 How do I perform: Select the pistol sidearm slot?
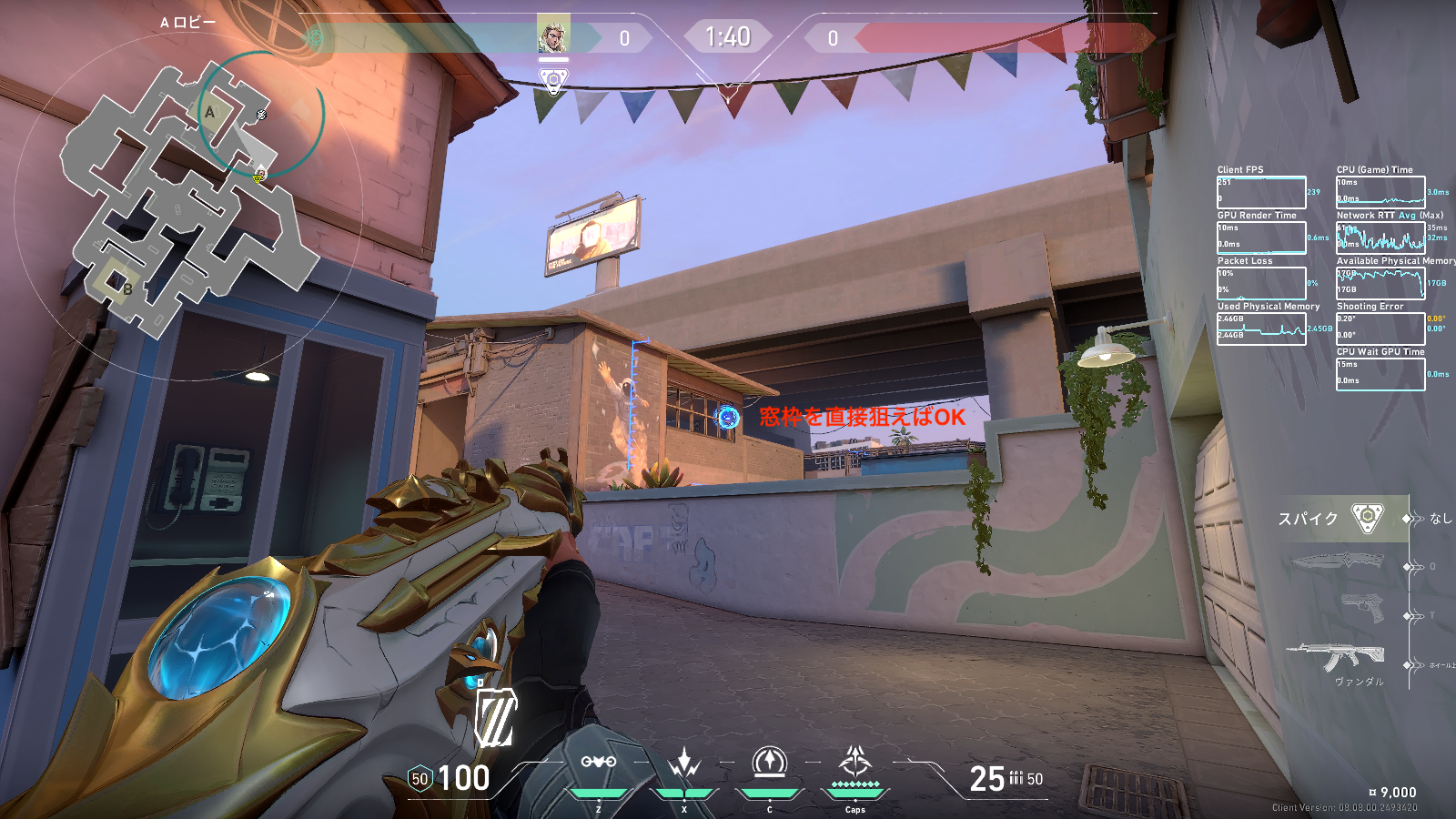(x=1362, y=607)
